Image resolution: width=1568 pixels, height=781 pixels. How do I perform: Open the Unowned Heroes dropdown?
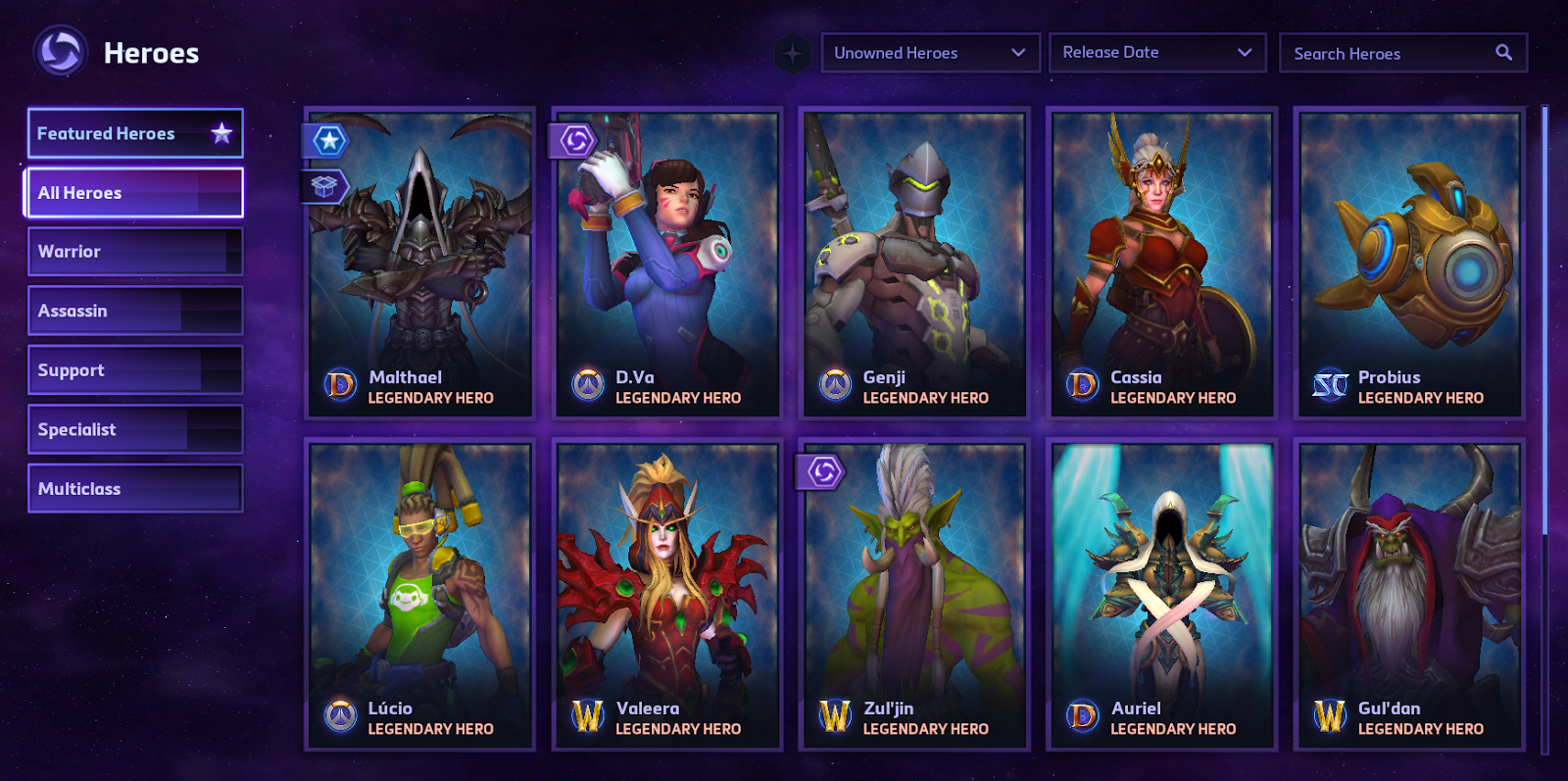(929, 53)
